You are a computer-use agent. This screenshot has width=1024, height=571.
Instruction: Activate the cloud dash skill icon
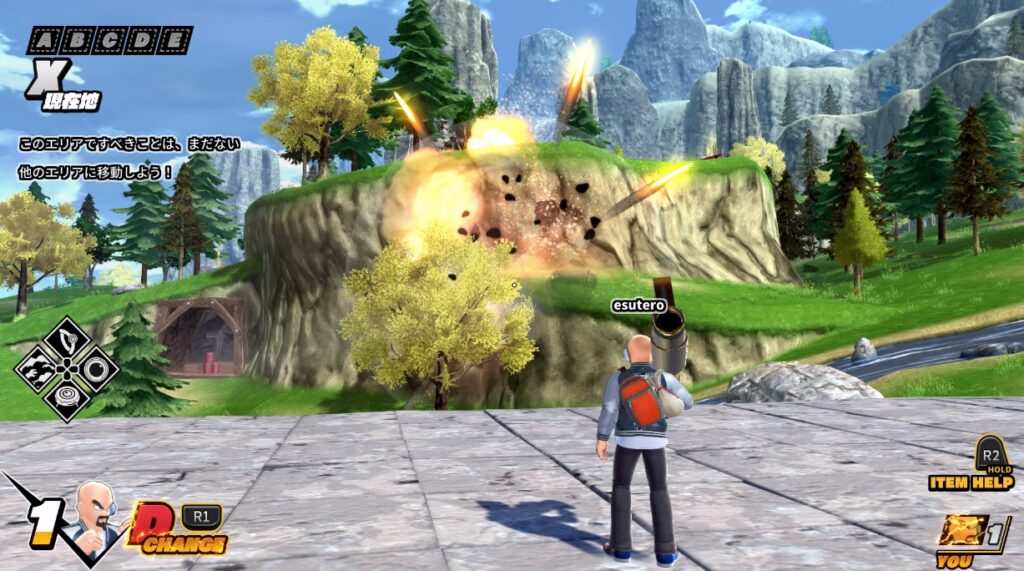point(37,368)
